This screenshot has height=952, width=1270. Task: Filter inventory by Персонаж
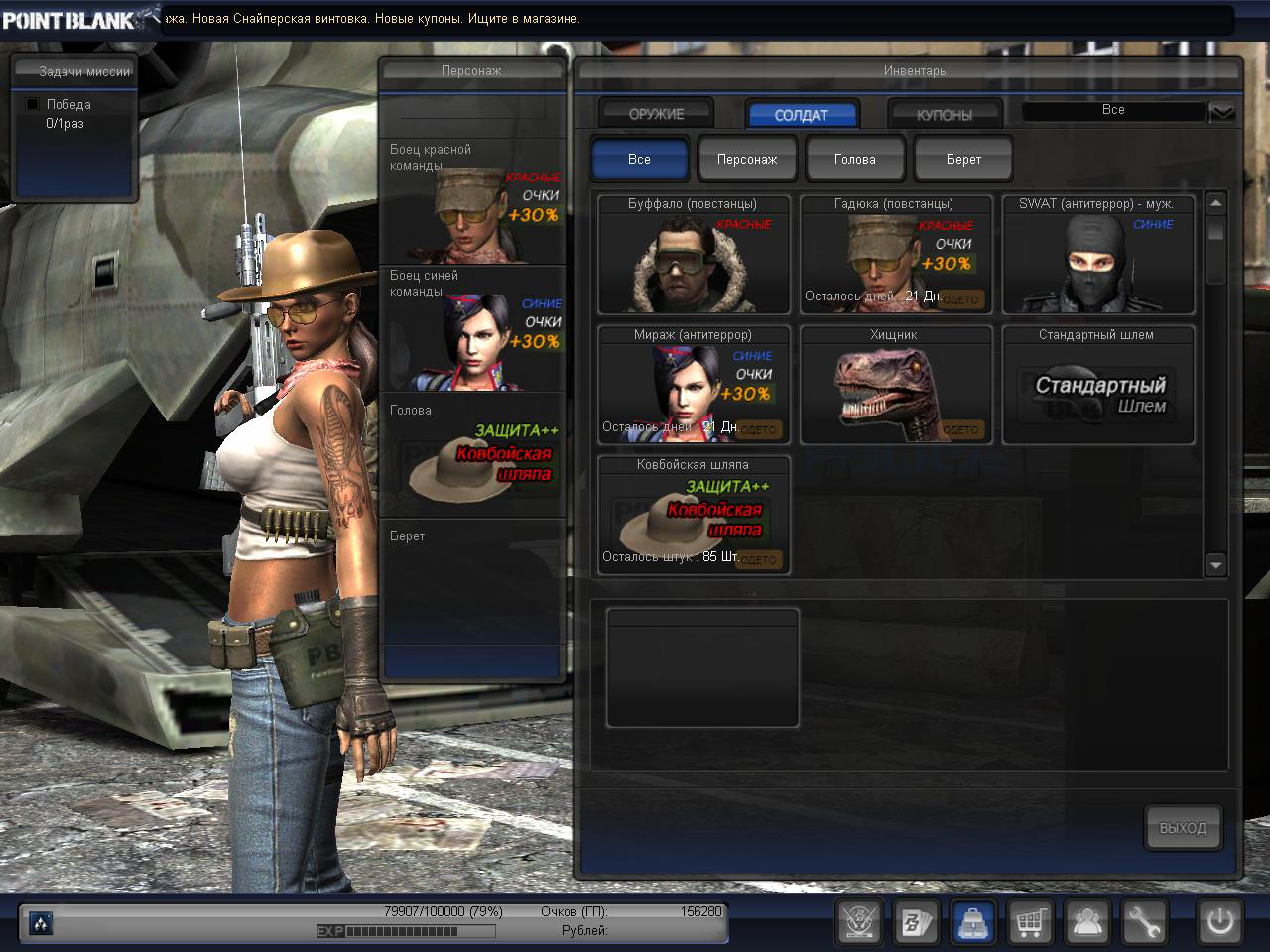tap(747, 159)
